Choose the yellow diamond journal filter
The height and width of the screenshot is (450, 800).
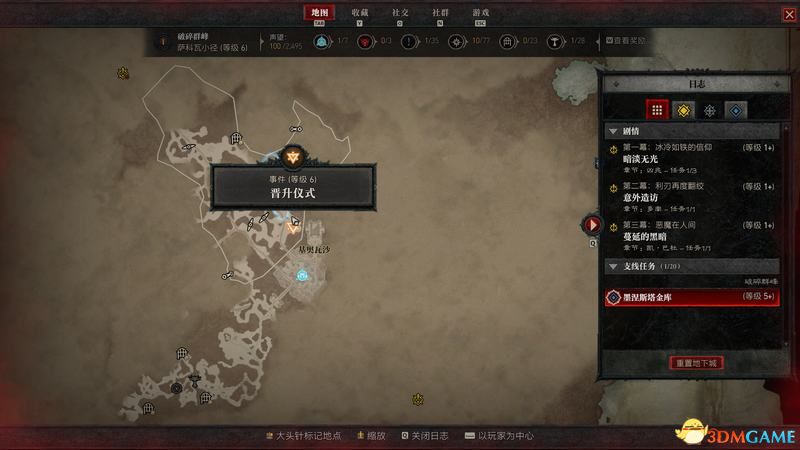pyautogui.click(x=683, y=110)
